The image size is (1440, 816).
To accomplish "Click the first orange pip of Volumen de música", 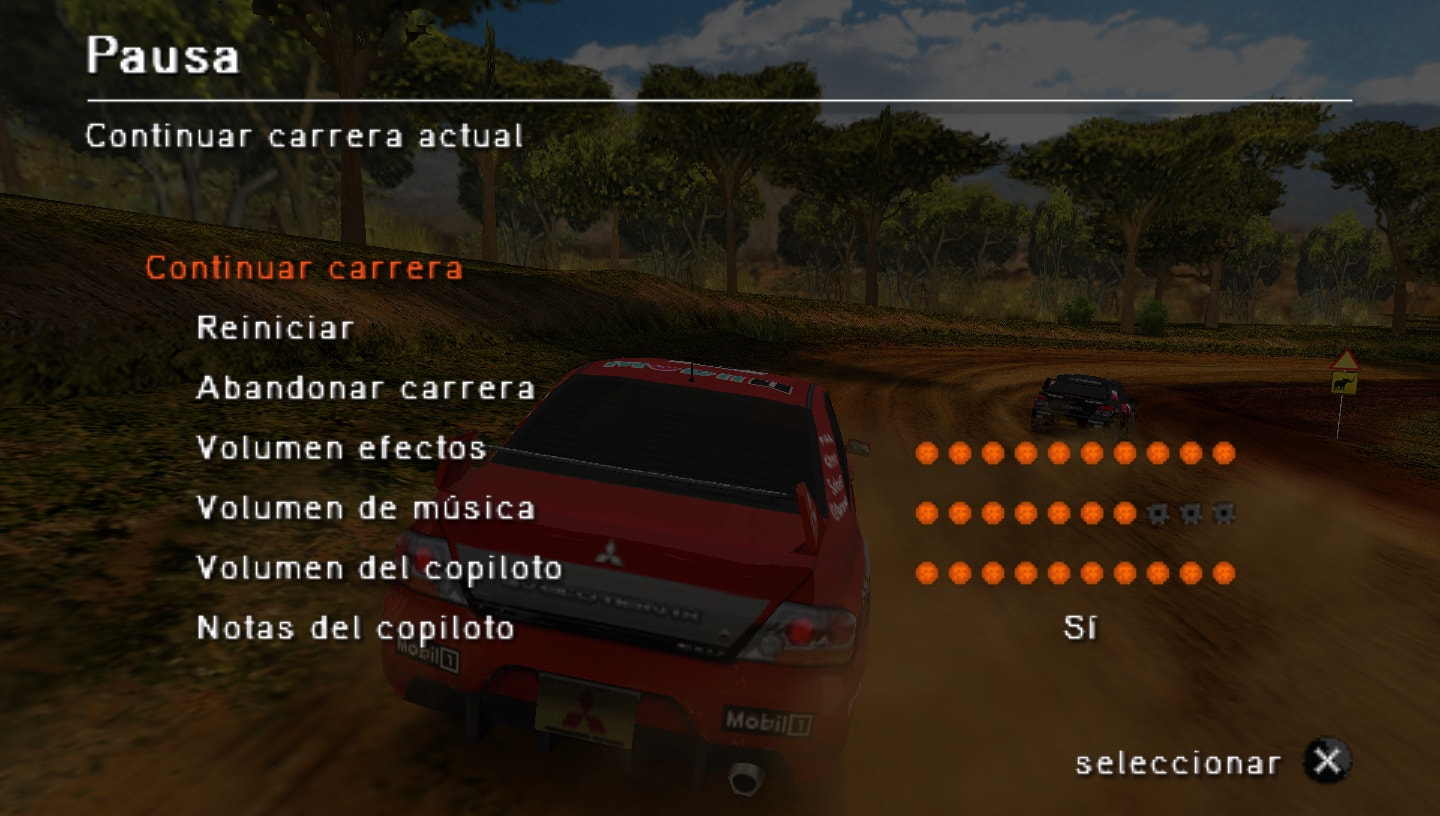I will (x=925, y=513).
